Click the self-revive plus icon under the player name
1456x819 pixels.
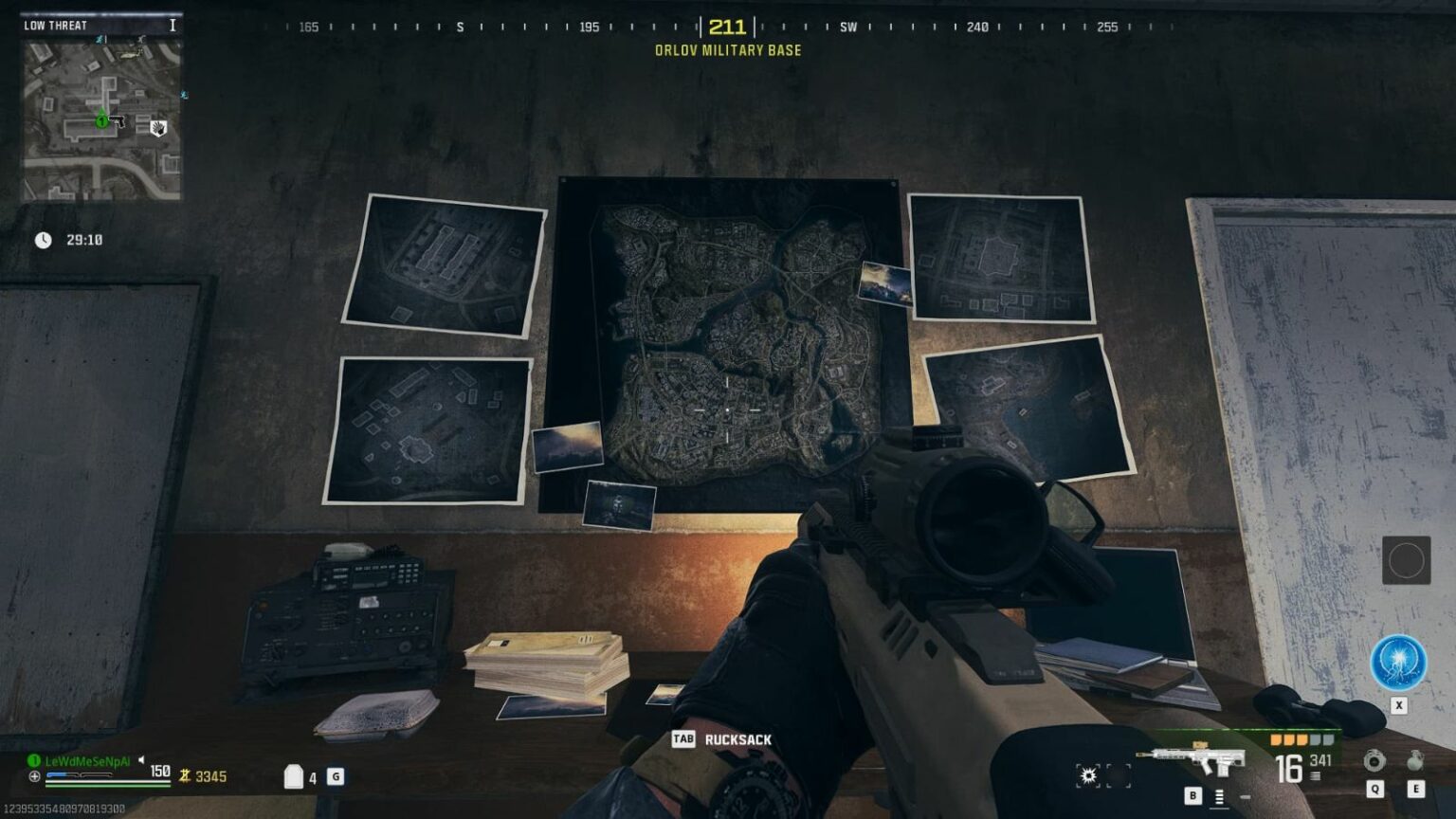coord(34,776)
